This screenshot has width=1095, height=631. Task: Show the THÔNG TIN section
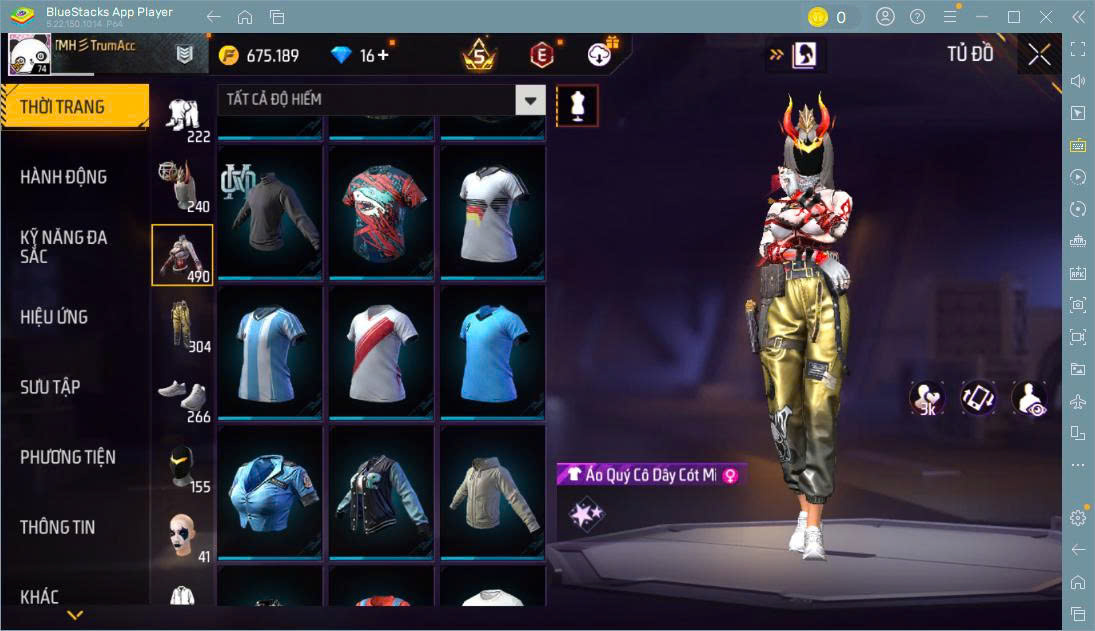[x=58, y=527]
